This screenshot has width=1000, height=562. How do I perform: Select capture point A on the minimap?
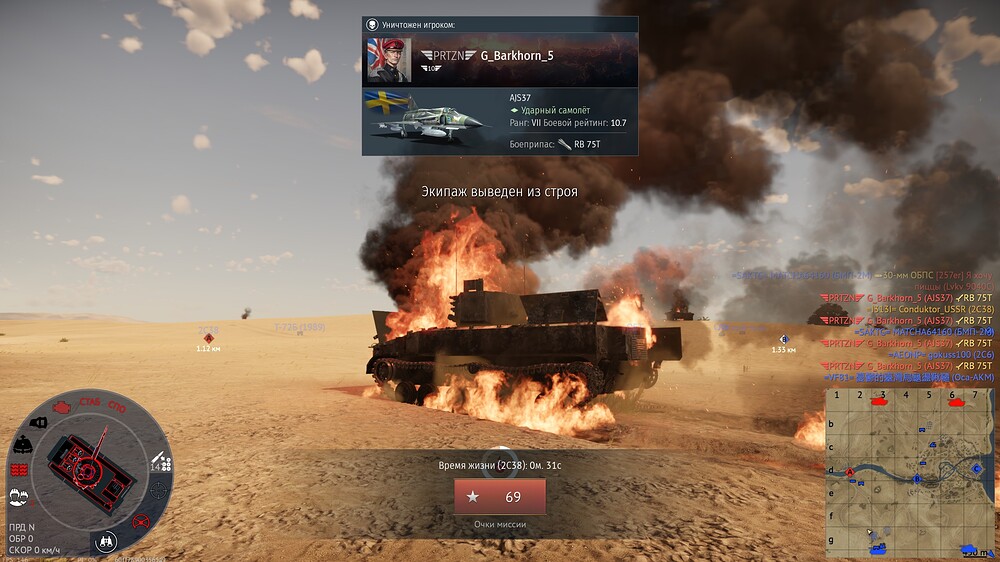(851, 471)
